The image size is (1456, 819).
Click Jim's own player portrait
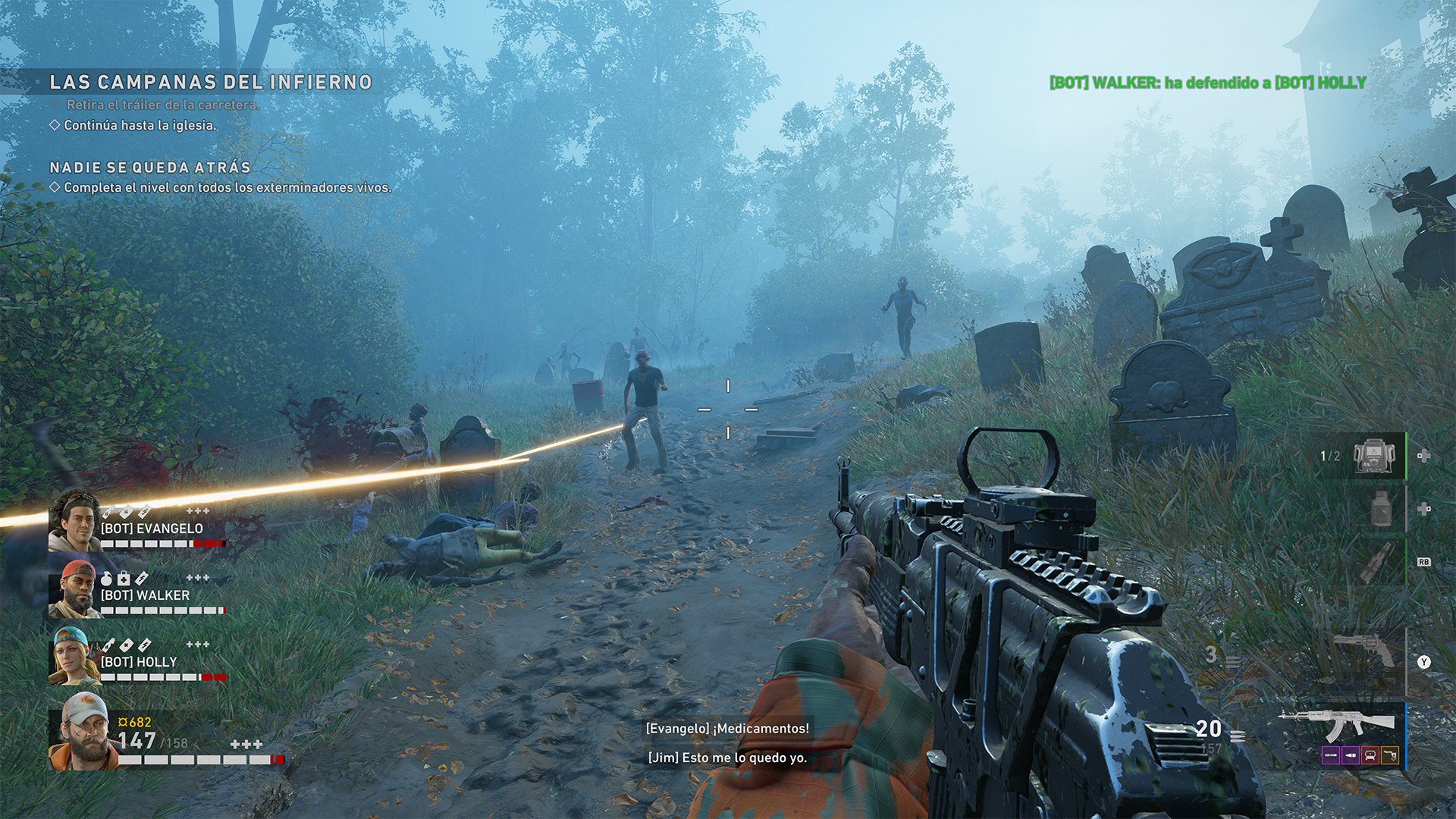82,731
